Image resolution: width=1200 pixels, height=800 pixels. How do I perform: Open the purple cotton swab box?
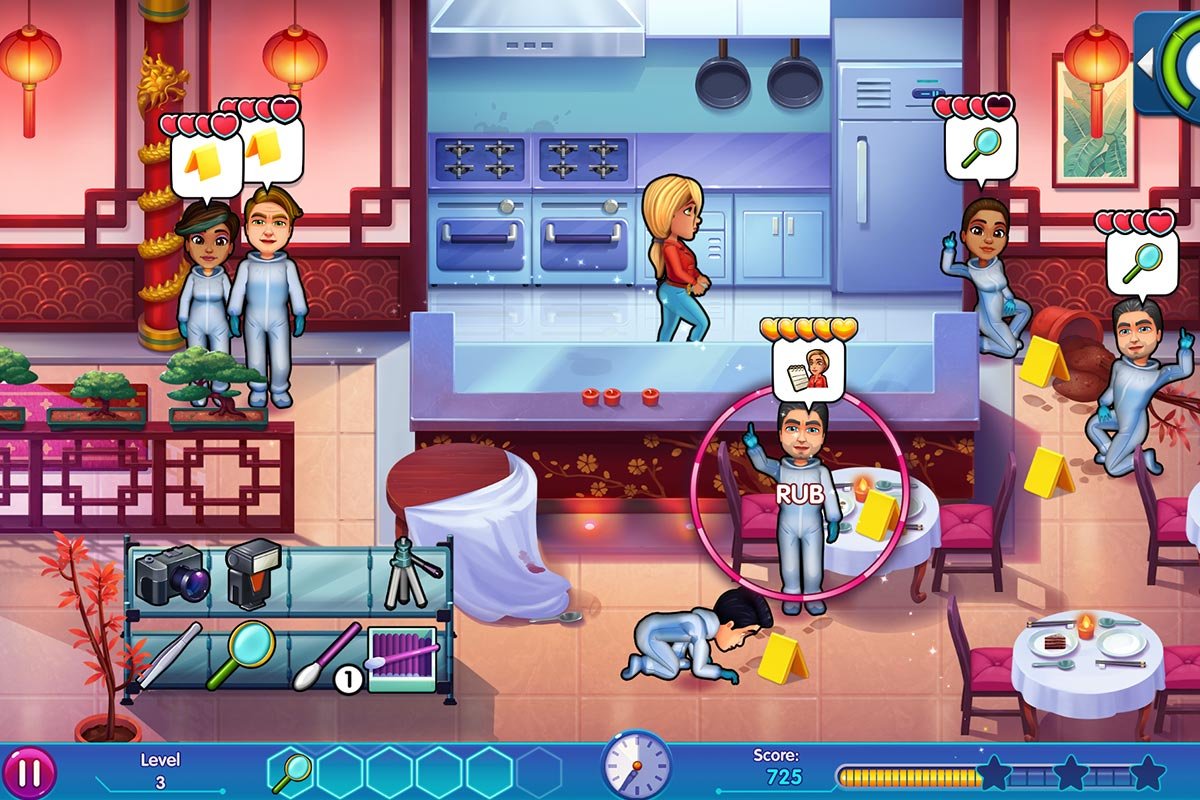(x=402, y=658)
